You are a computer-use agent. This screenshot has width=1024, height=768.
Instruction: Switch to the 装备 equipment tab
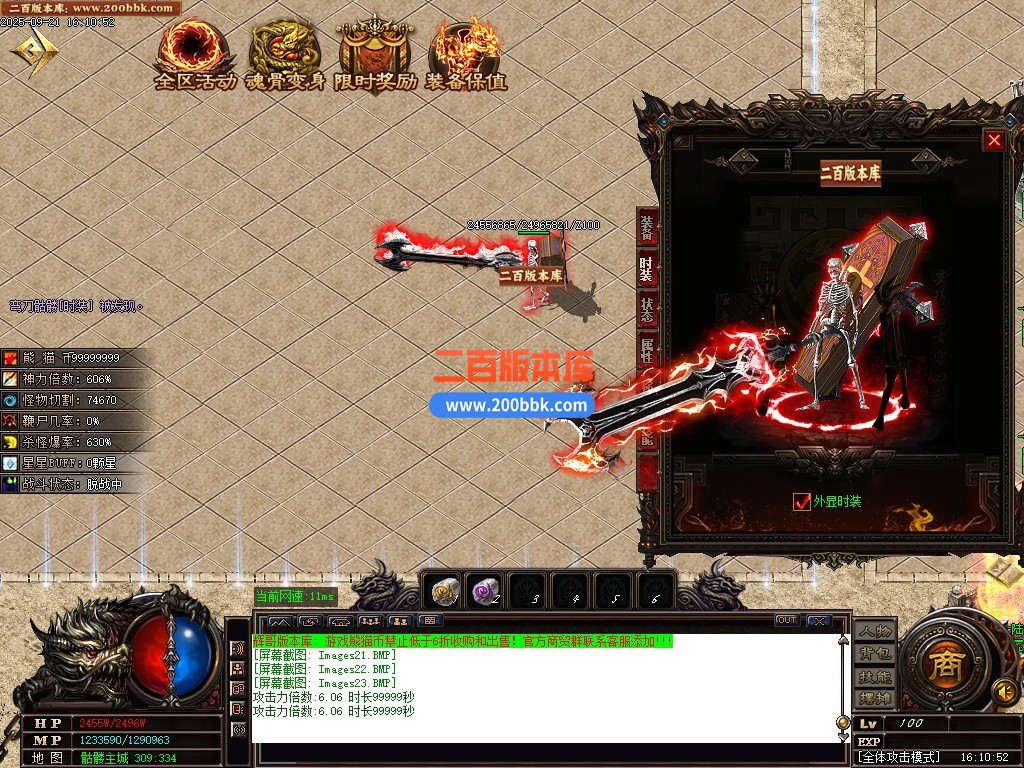(648, 229)
